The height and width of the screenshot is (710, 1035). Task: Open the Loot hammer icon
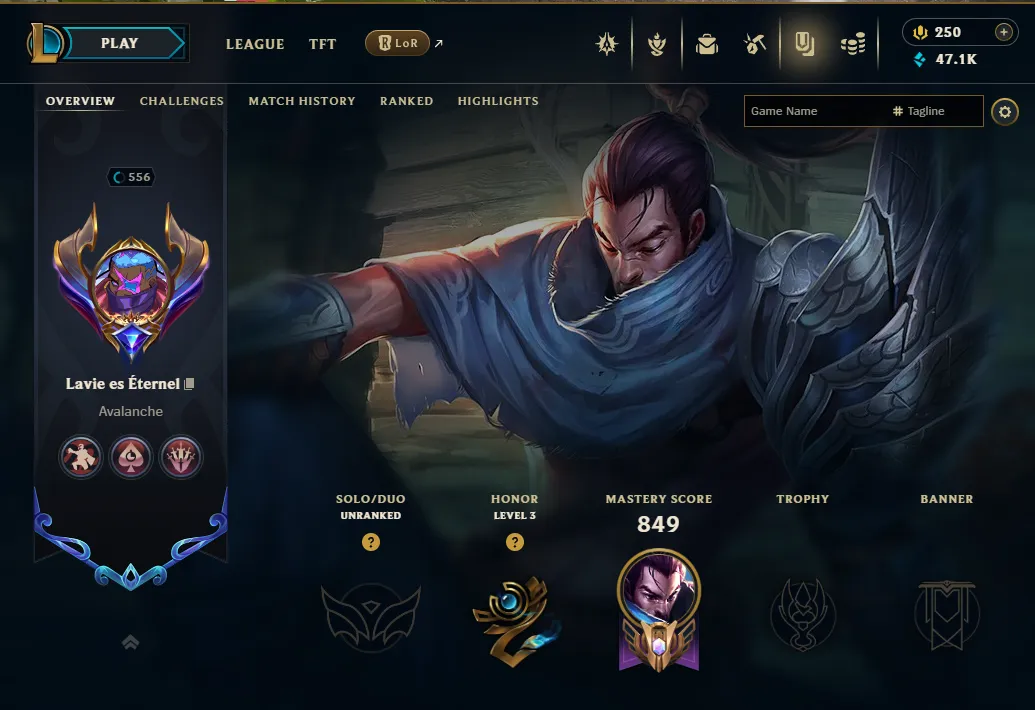coord(755,44)
